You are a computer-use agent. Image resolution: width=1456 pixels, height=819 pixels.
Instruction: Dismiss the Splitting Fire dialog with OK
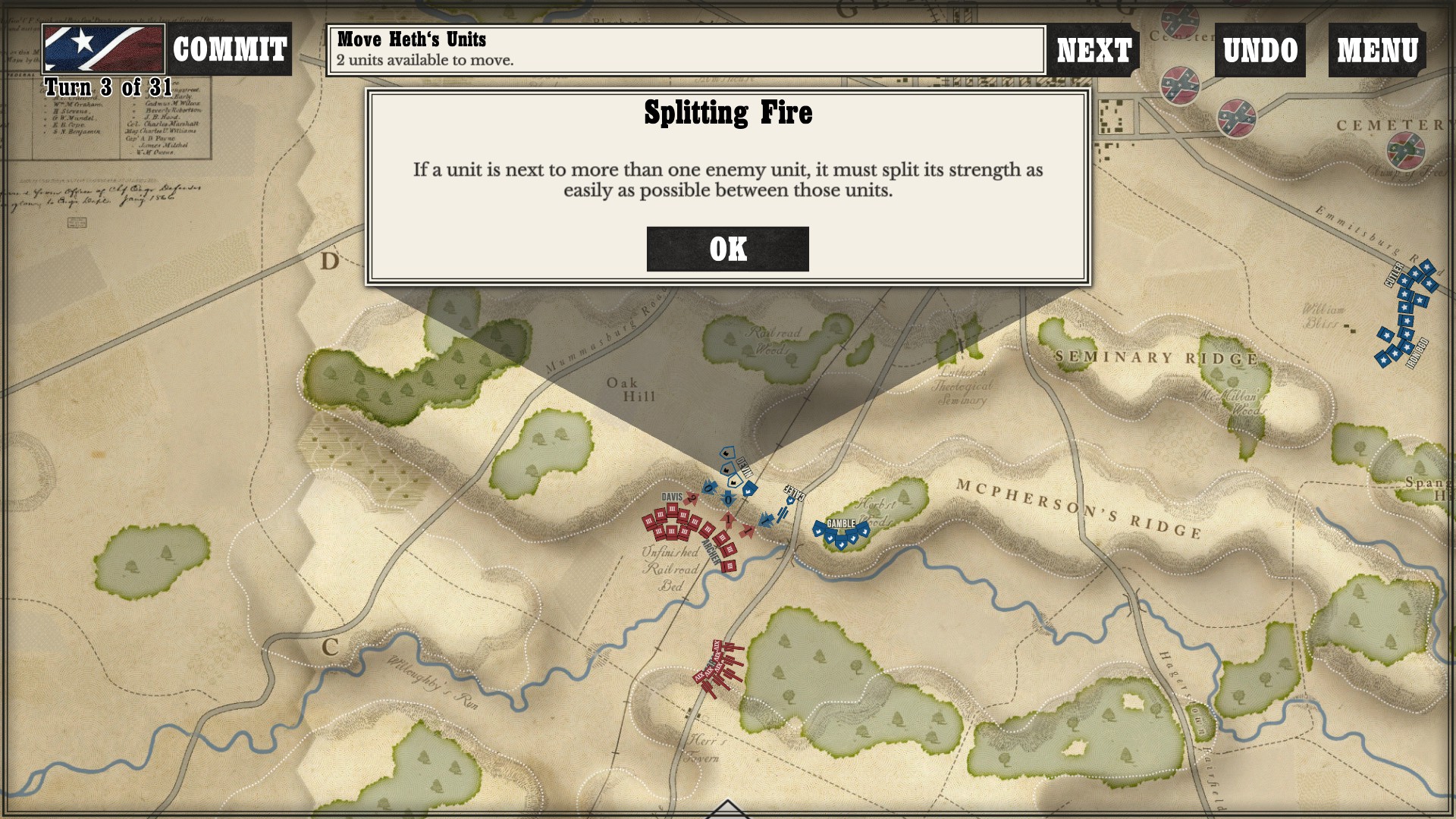pos(727,249)
